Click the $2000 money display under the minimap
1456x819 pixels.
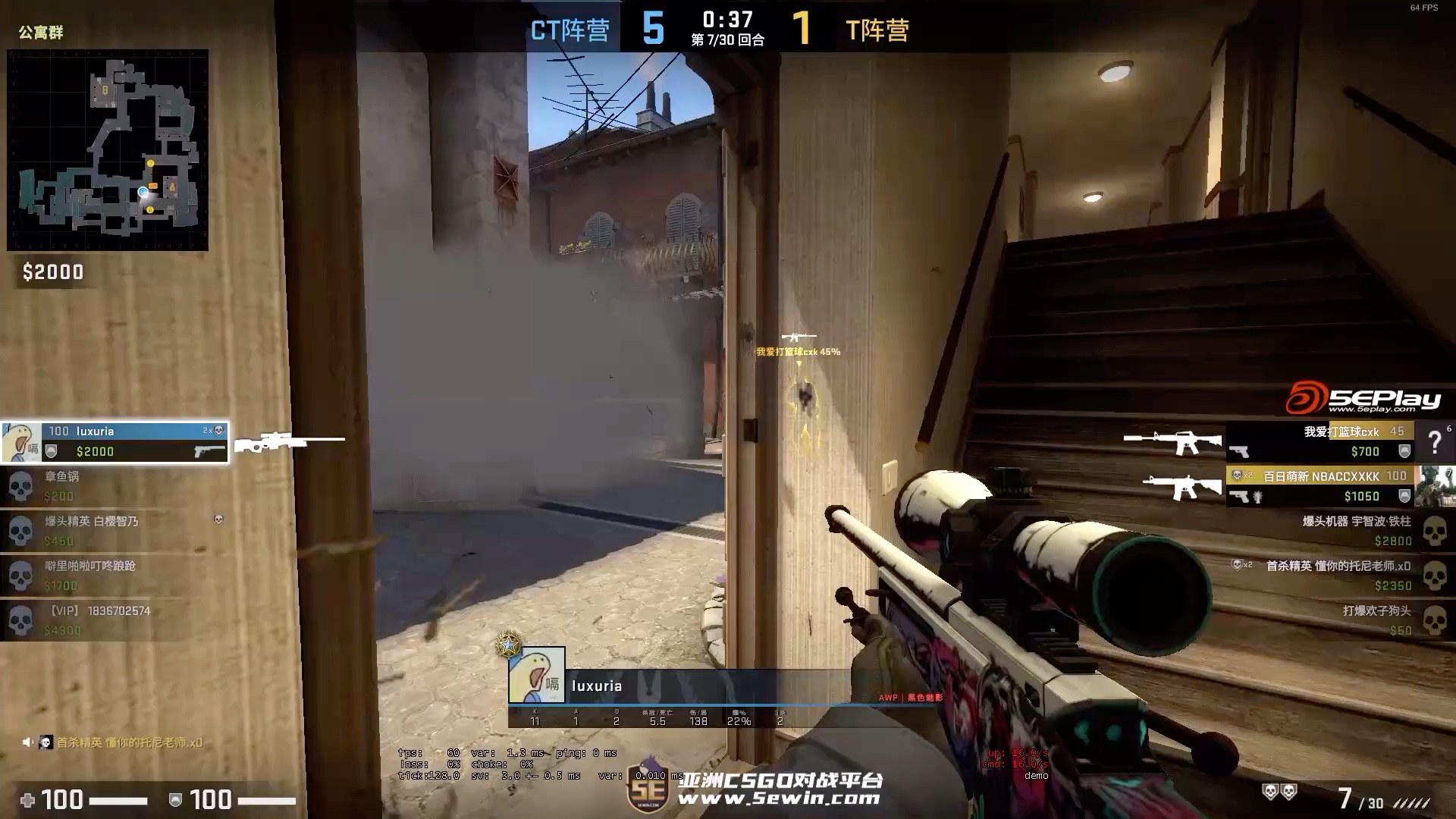point(52,272)
